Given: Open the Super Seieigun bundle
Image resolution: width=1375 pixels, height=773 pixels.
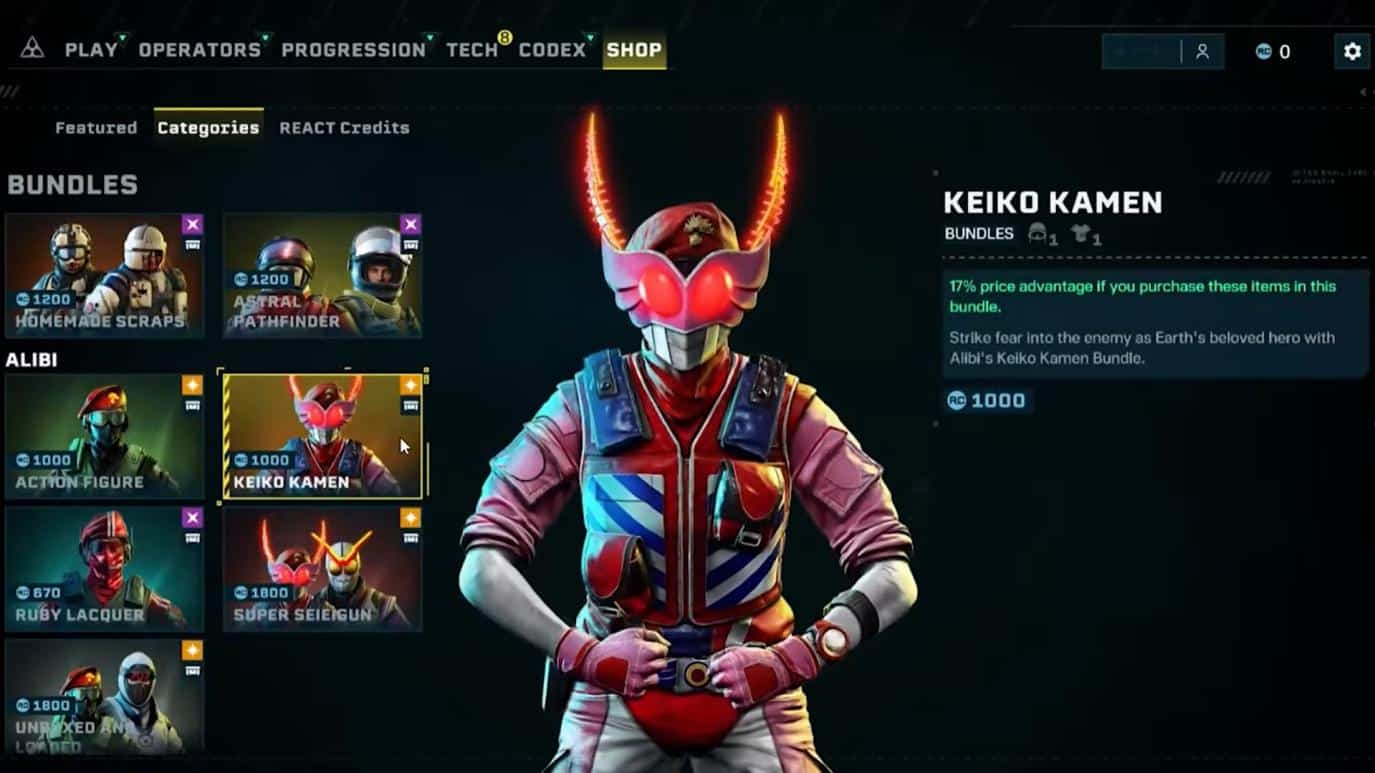Looking at the screenshot, I should [x=322, y=568].
